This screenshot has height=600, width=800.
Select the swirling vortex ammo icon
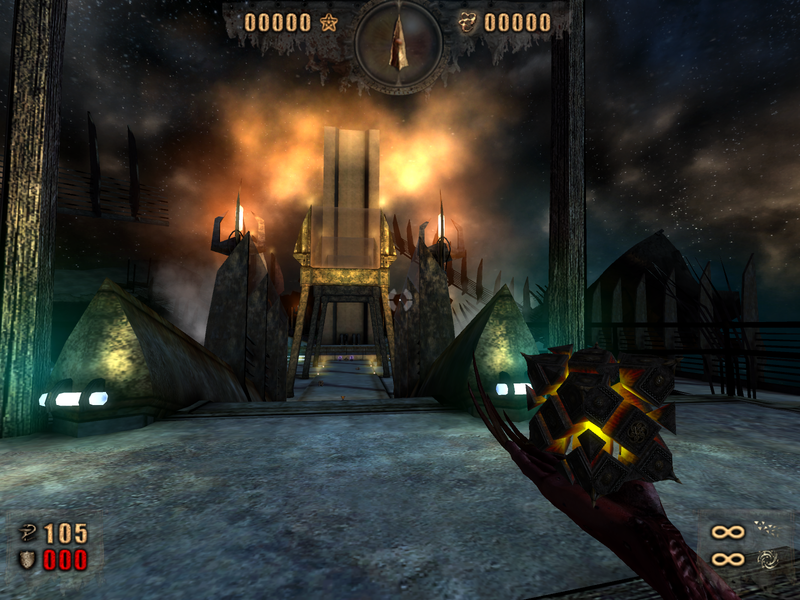(766, 559)
